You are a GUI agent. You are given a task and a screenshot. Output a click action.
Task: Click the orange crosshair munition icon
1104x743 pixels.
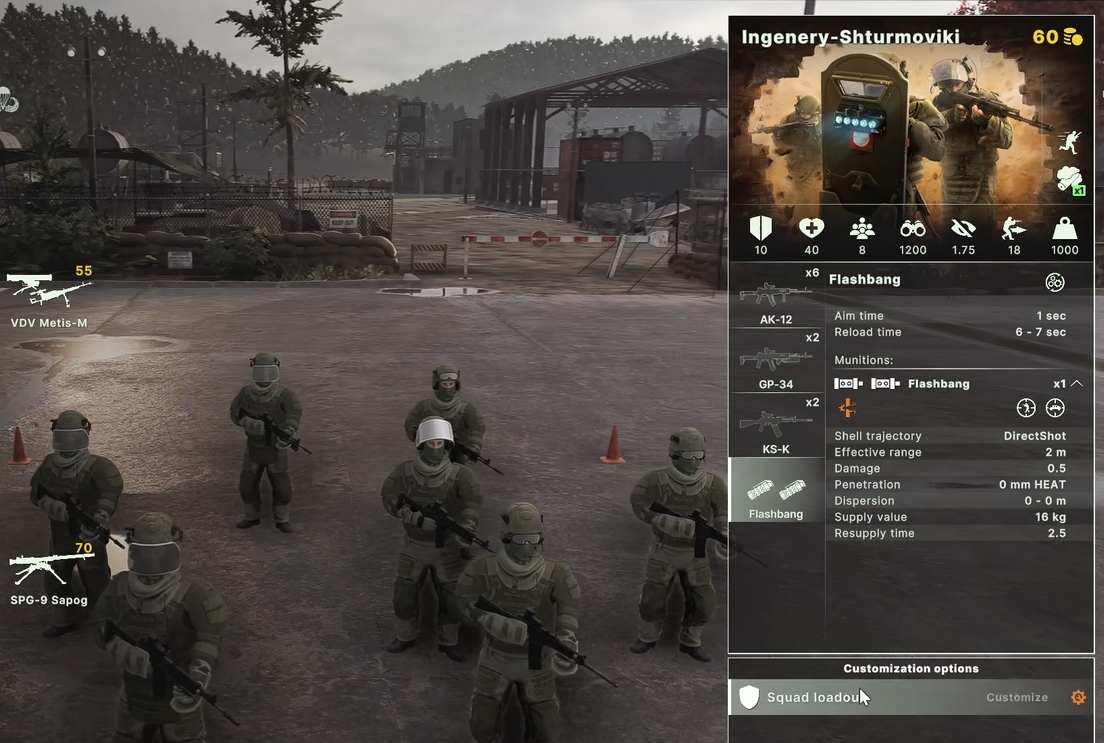pos(847,407)
